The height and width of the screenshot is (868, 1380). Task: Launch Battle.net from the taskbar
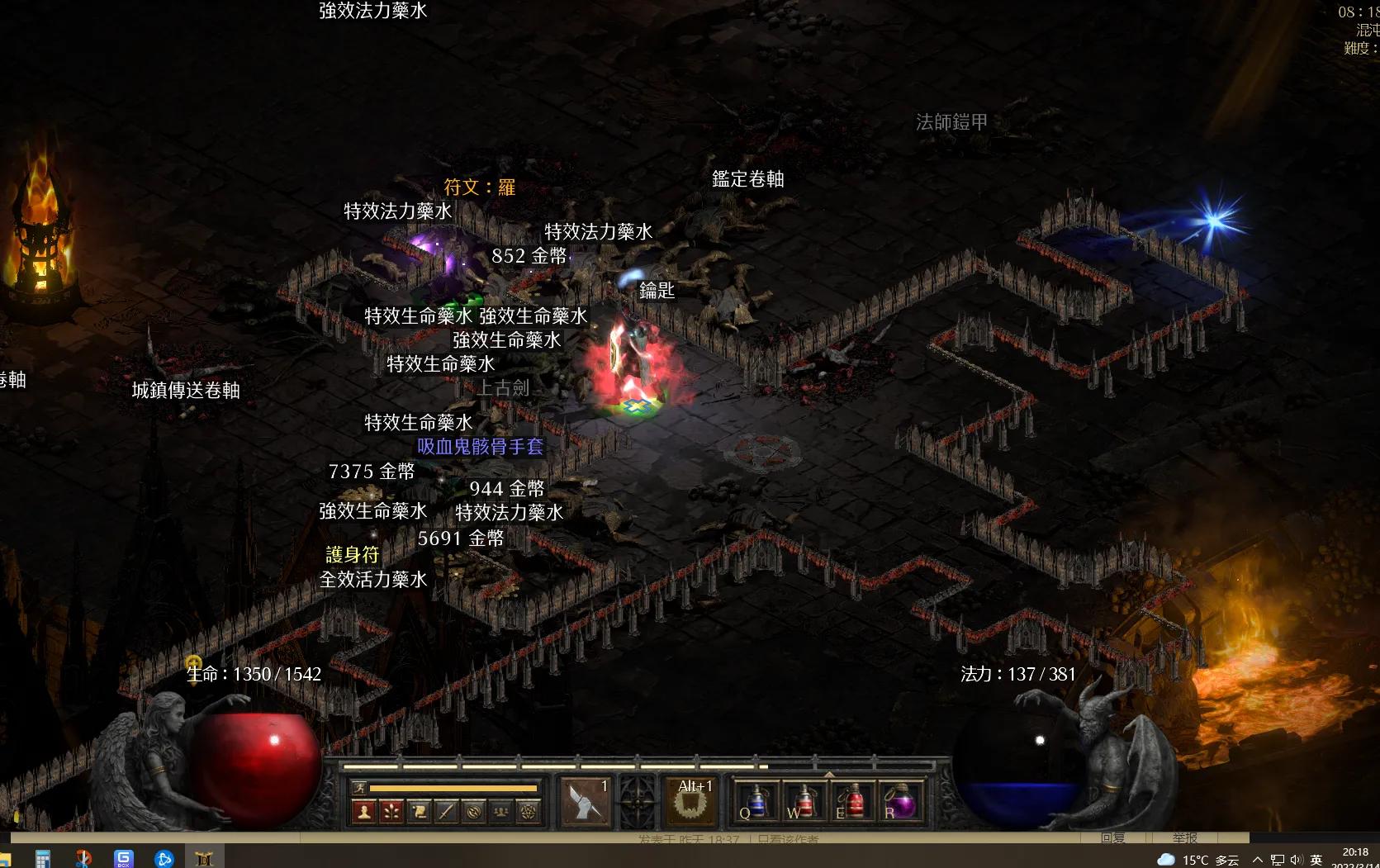pos(164,858)
